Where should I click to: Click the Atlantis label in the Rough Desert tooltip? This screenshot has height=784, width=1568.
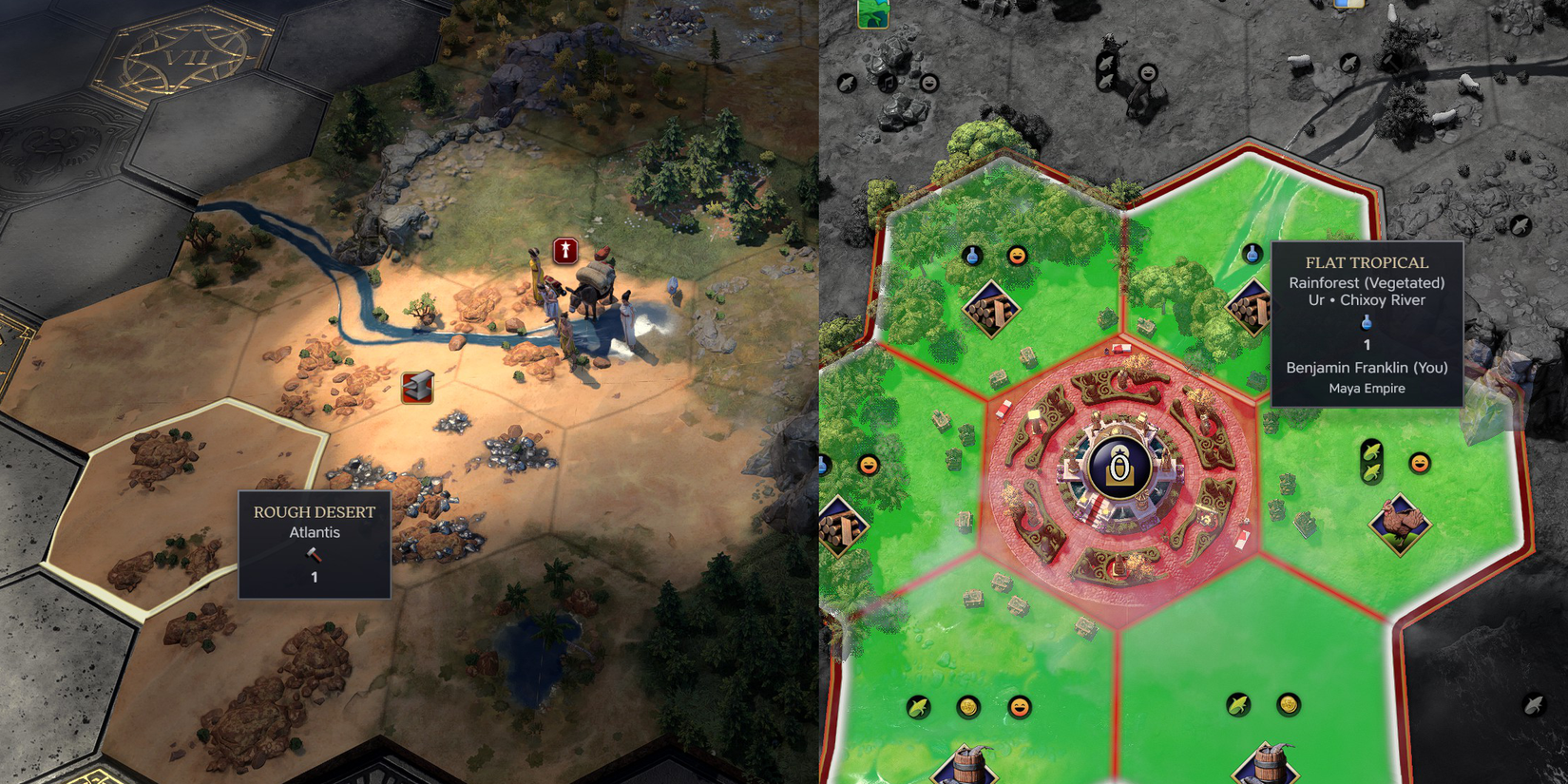(x=315, y=532)
